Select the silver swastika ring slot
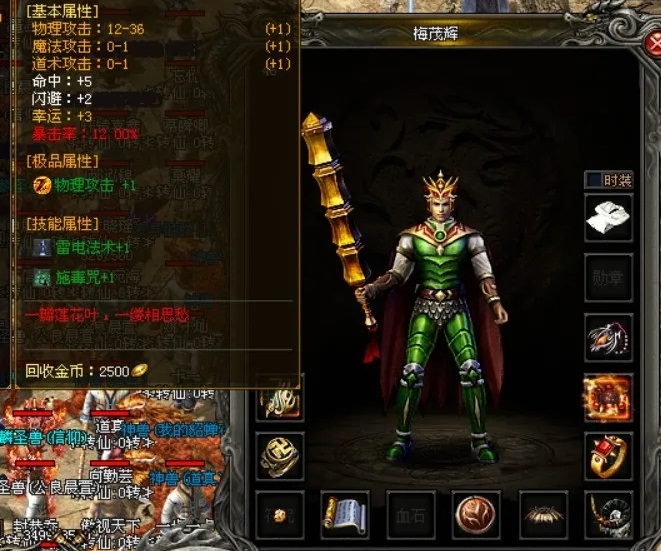 [x=280, y=457]
